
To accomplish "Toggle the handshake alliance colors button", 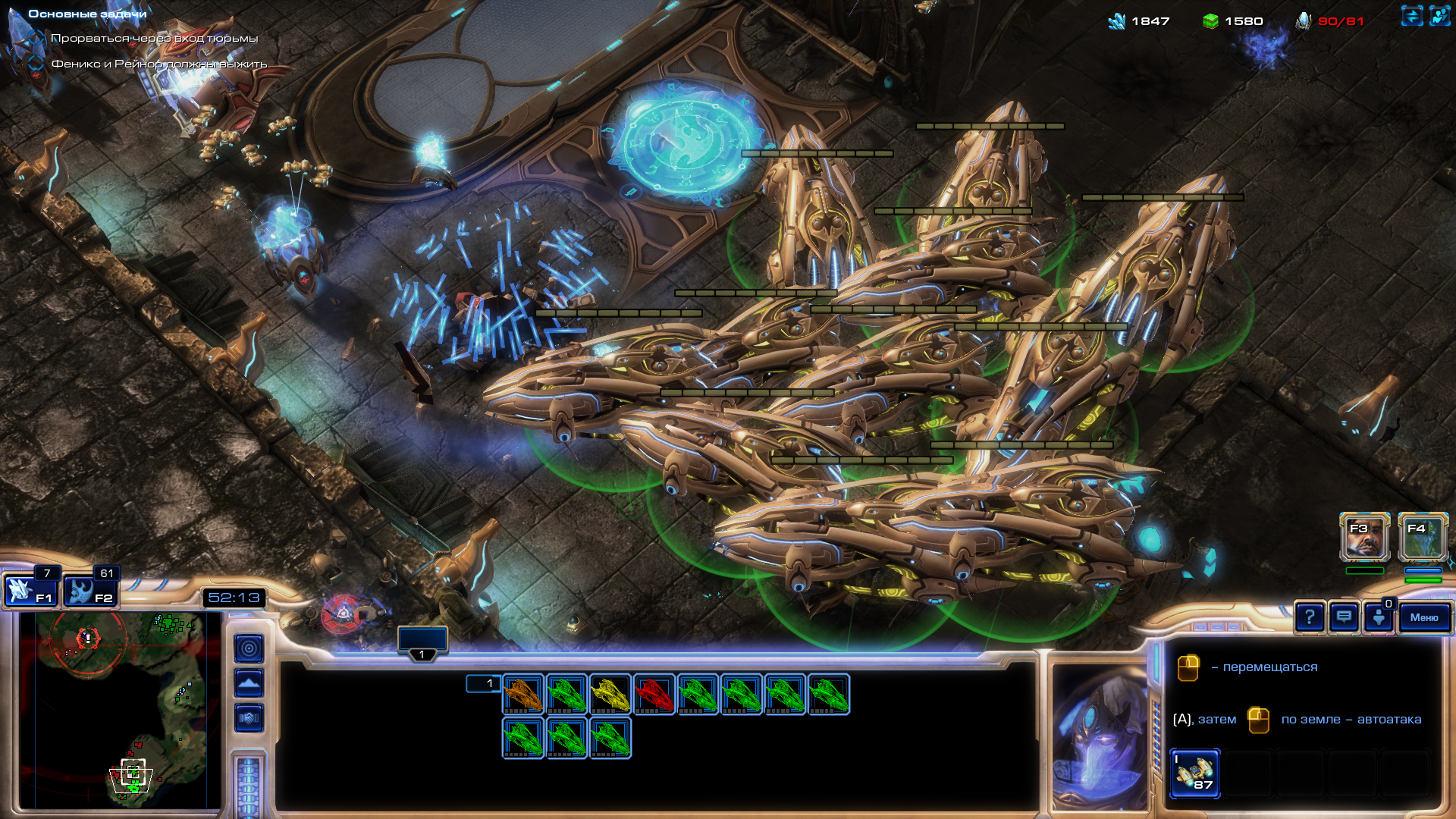I will click(249, 717).
